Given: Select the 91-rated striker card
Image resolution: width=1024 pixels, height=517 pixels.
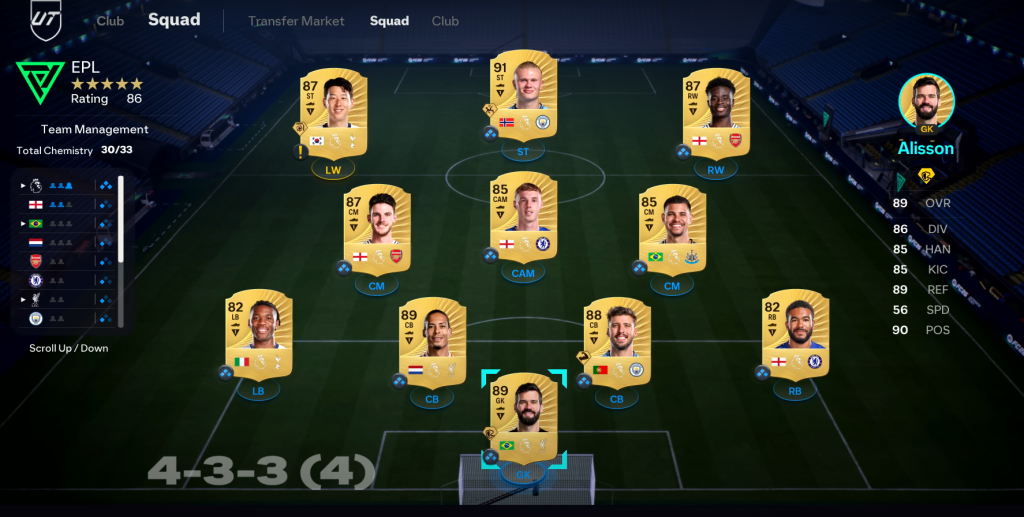Looking at the screenshot, I should (x=523, y=96).
